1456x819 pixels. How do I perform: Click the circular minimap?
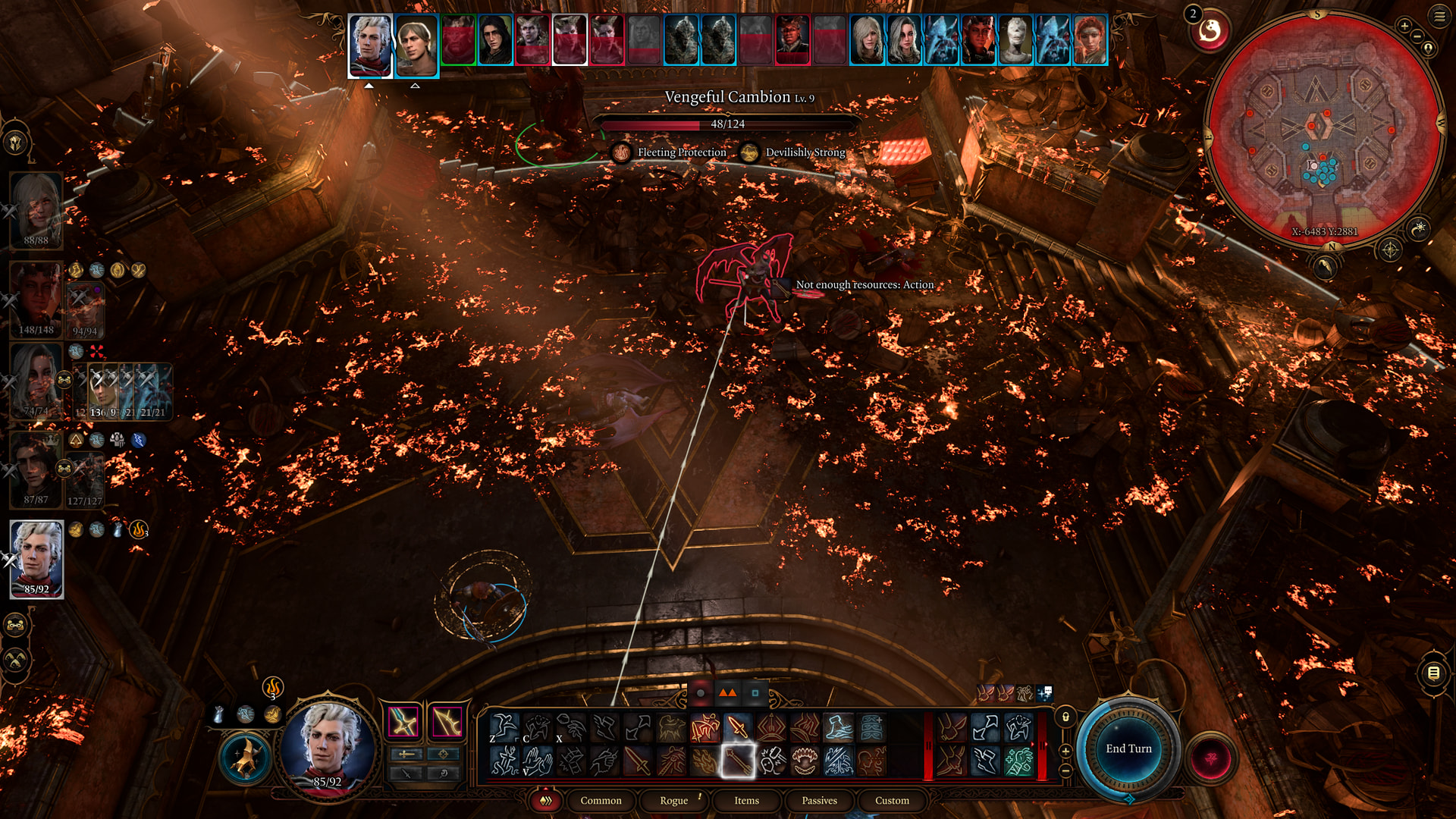point(1323,129)
